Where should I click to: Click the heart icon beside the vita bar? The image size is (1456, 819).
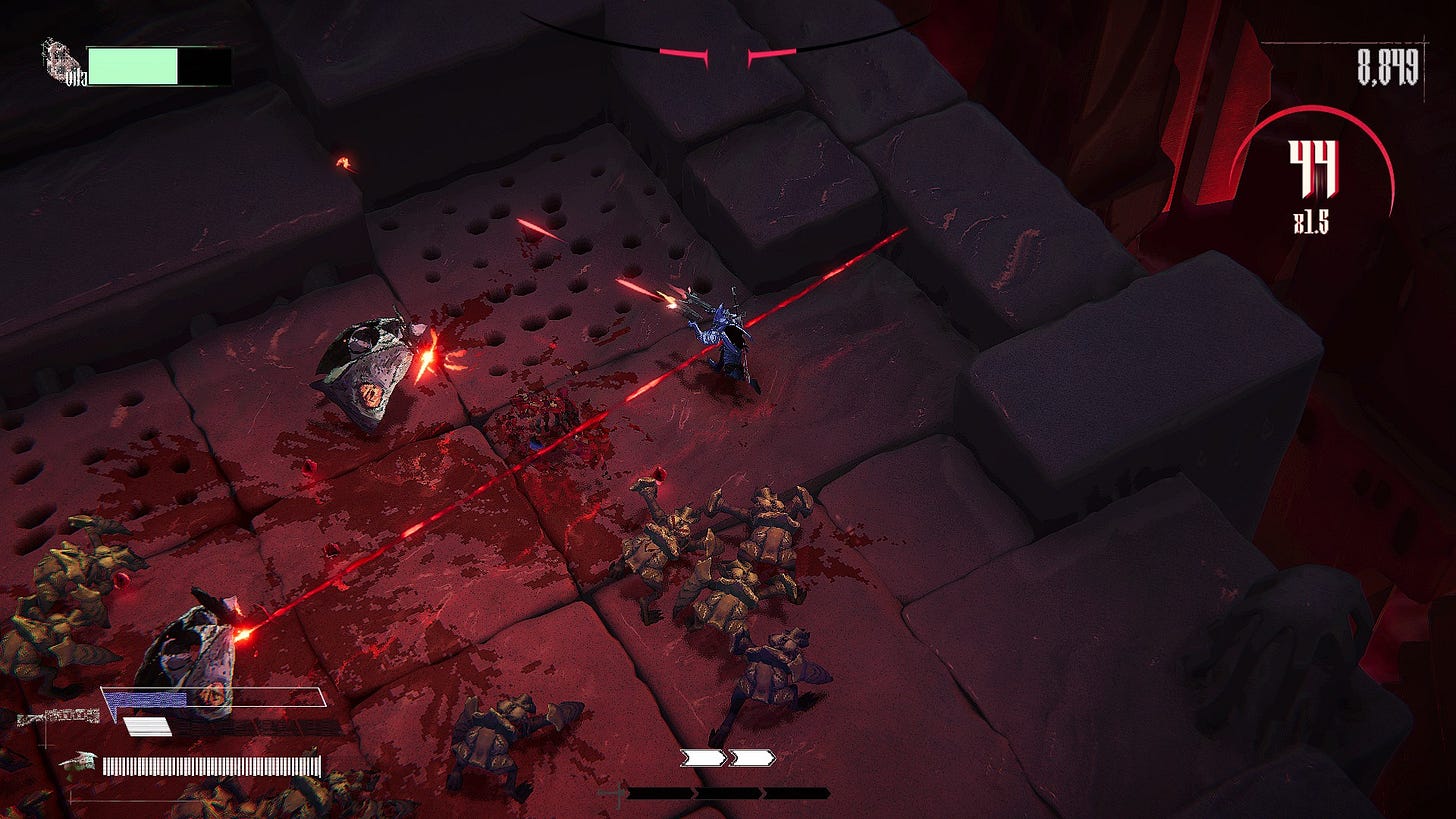tap(60, 60)
